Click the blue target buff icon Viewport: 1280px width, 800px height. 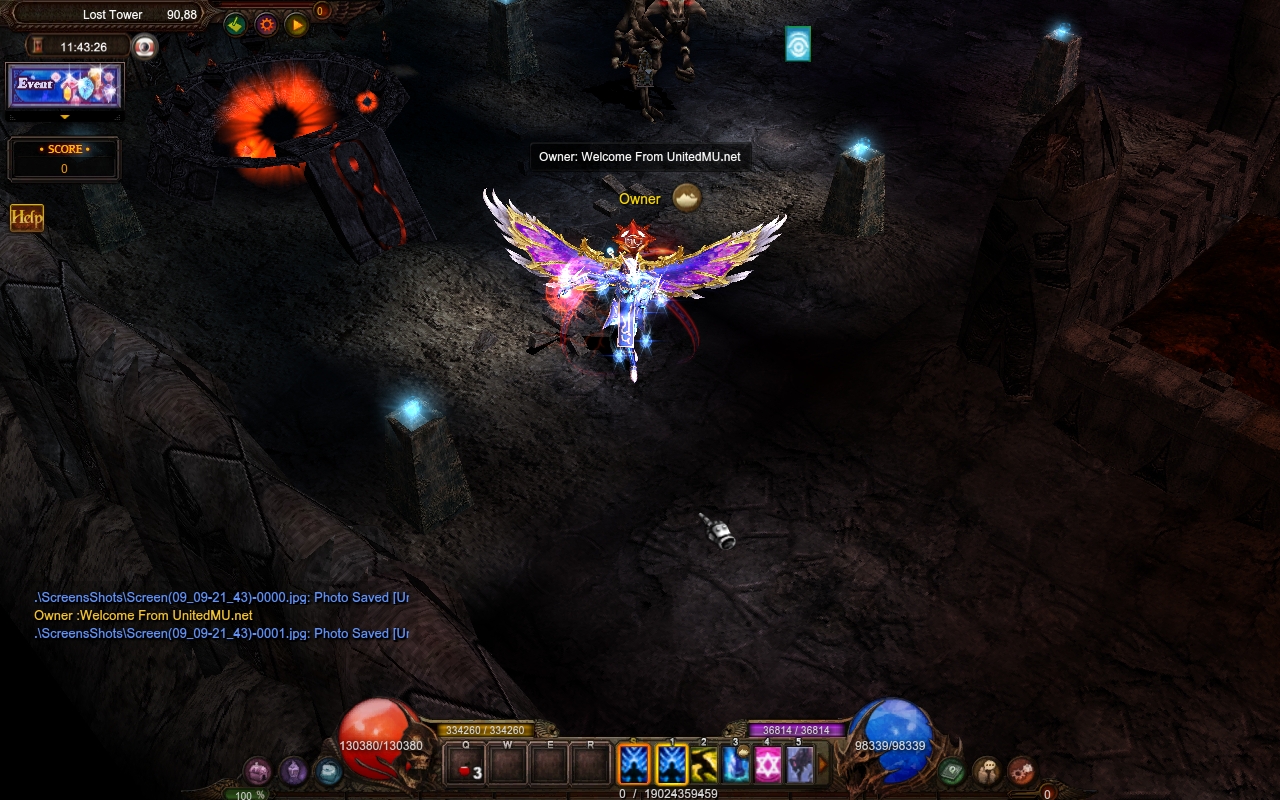click(x=798, y=44)
